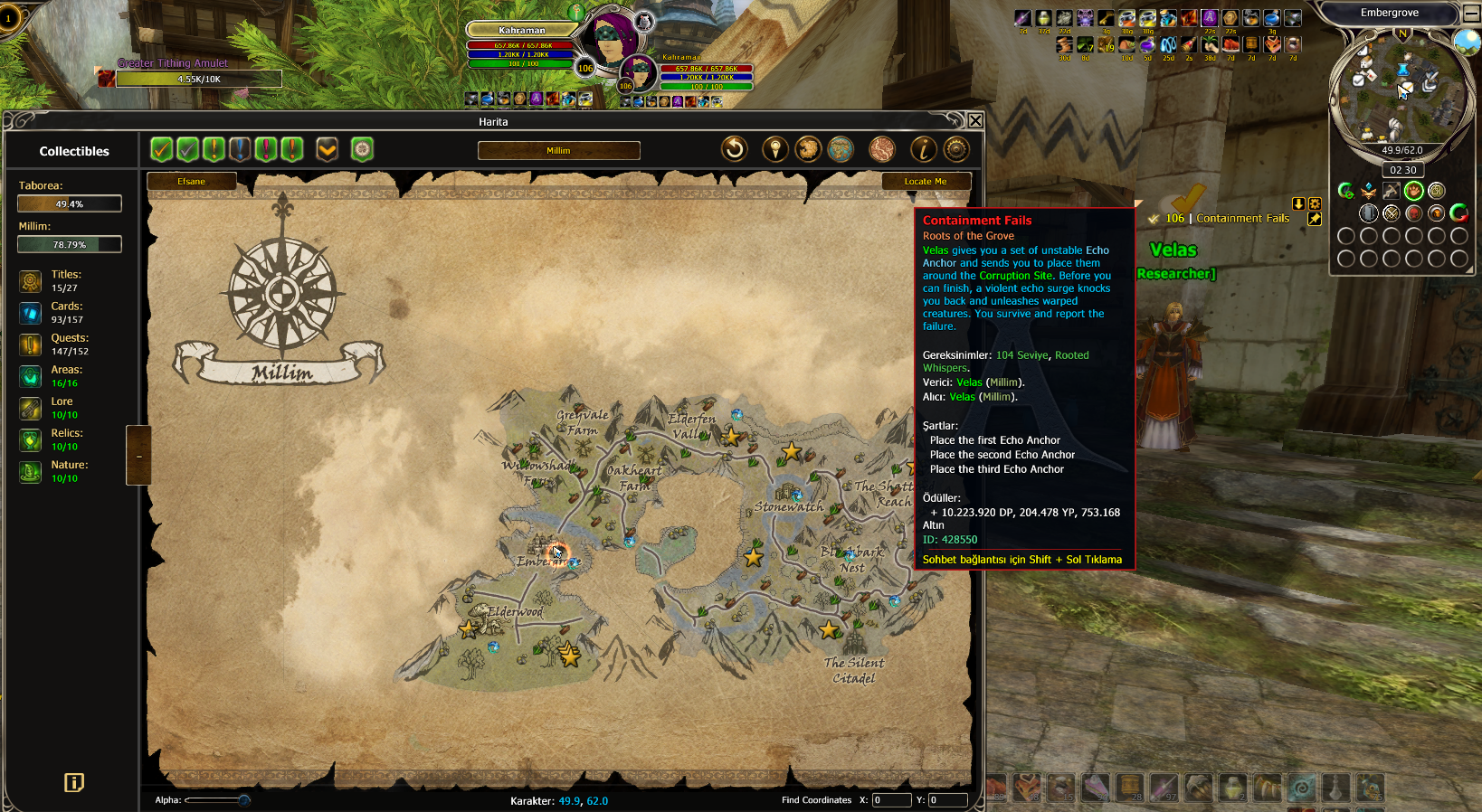Close the Harita map window
Screen dimensions: 1482x812
[975, 121]
